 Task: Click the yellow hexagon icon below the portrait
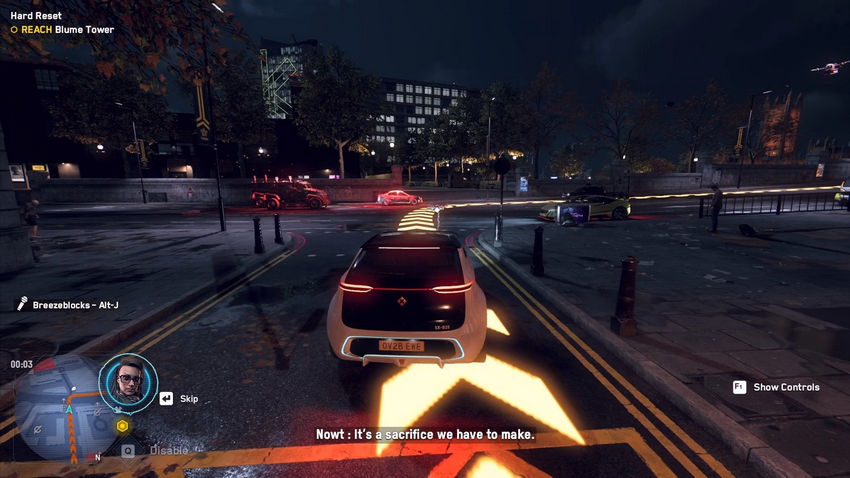[123, 426]
